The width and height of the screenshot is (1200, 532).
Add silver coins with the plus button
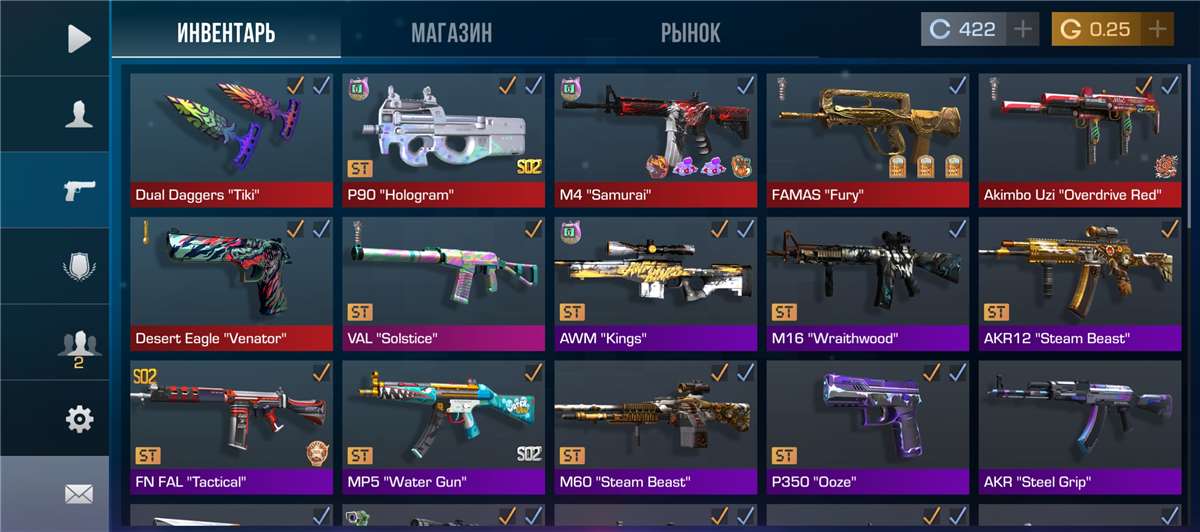pos(1022,30)
